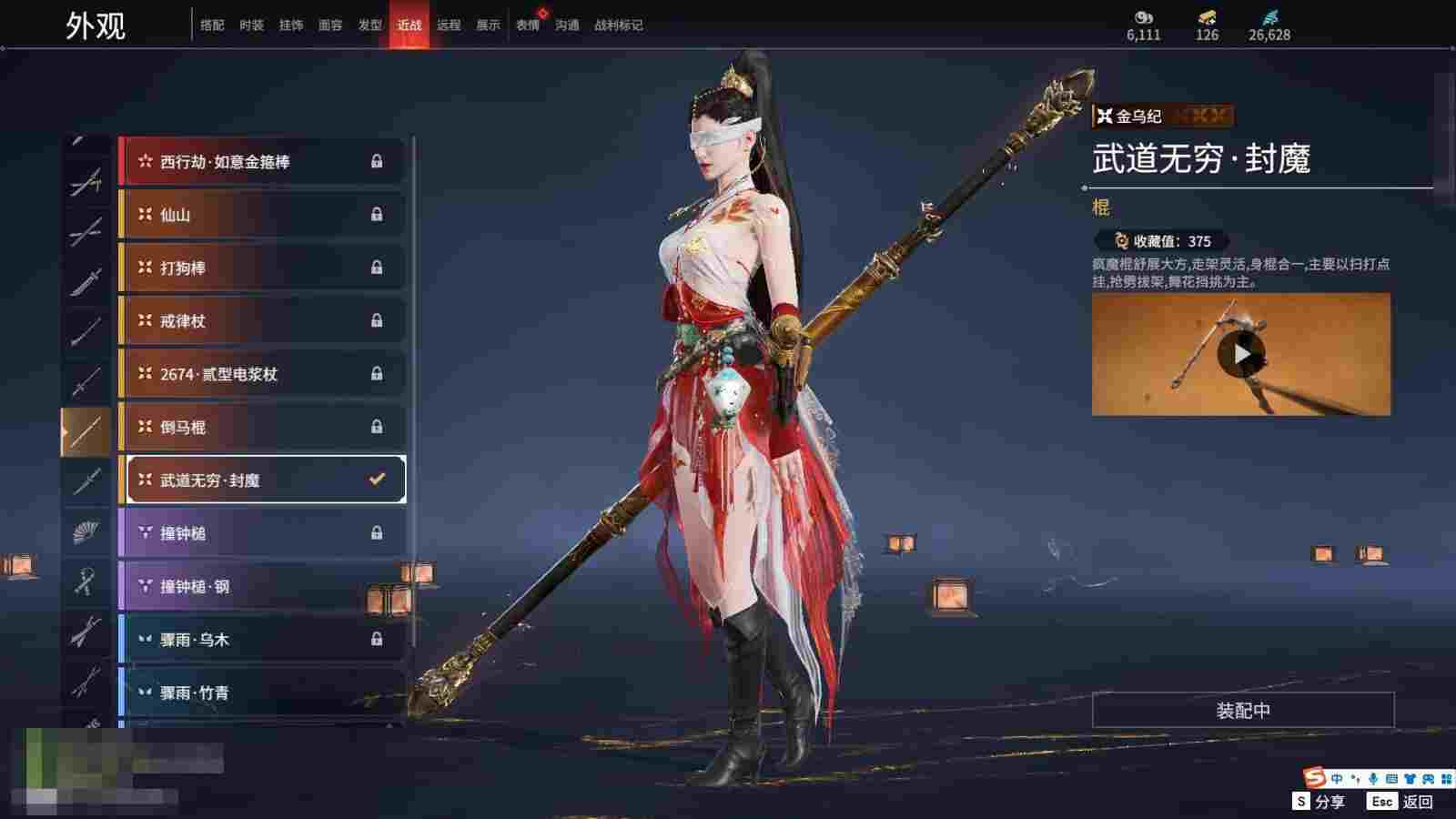Play the weapon preview video

pos(1241,354)
